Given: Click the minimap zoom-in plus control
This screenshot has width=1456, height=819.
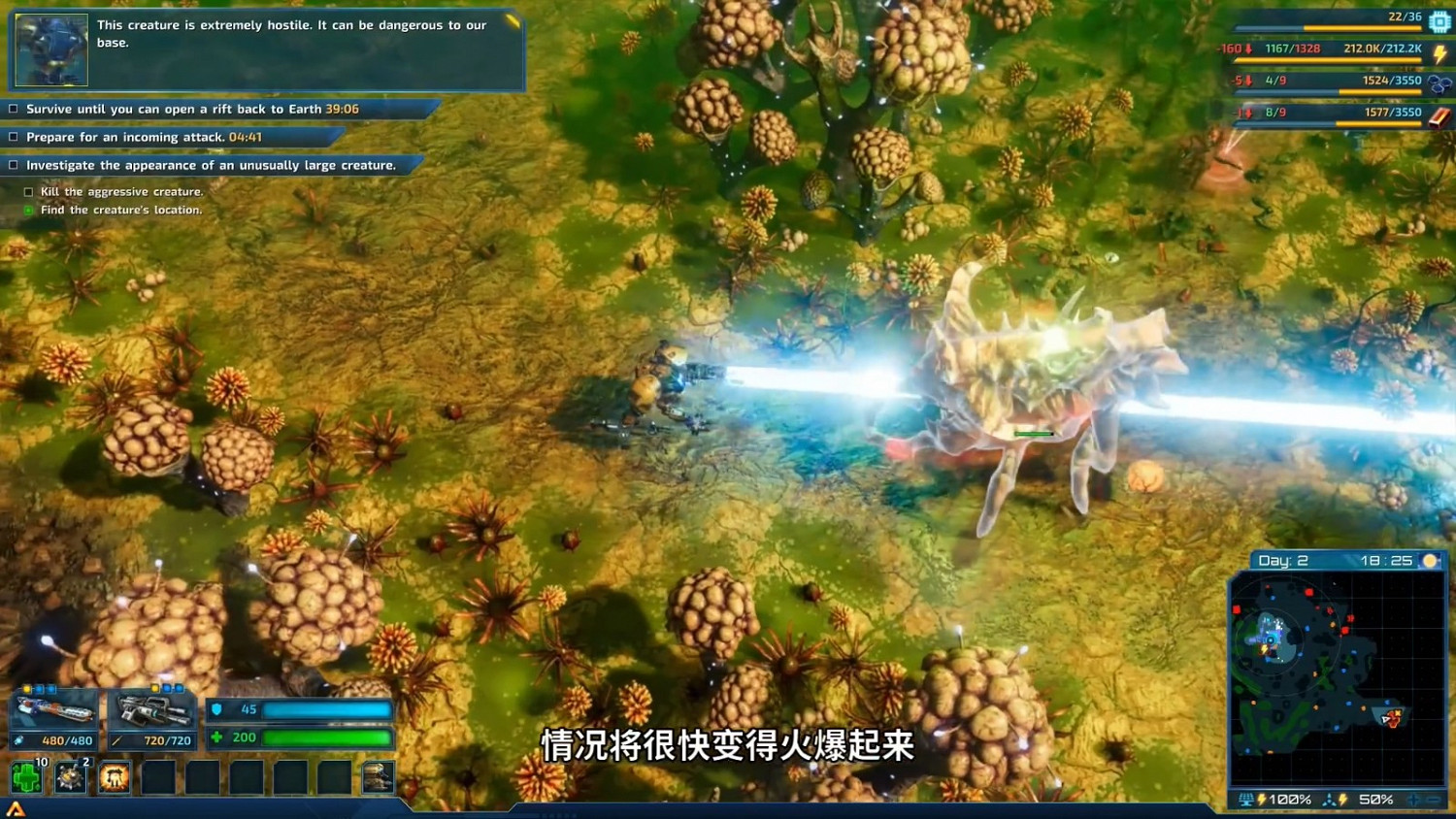Looking at the screenshot, I should point(1413,801).
